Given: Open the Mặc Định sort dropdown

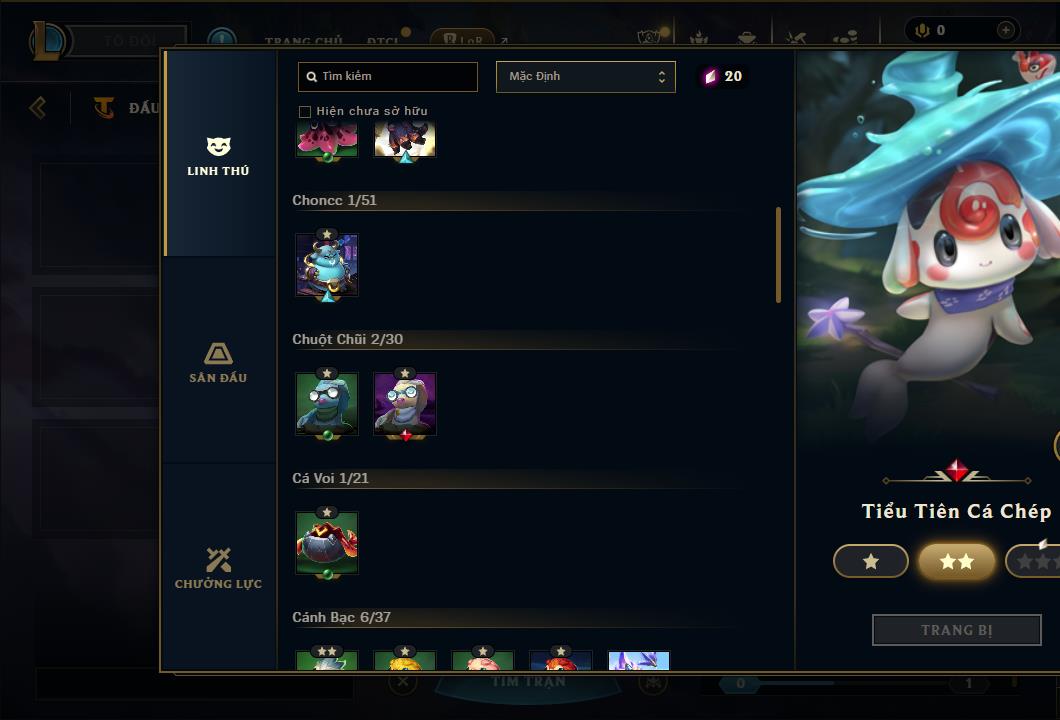Looking at the screenshot, I should pyautogui.click(x=585, y=77).
